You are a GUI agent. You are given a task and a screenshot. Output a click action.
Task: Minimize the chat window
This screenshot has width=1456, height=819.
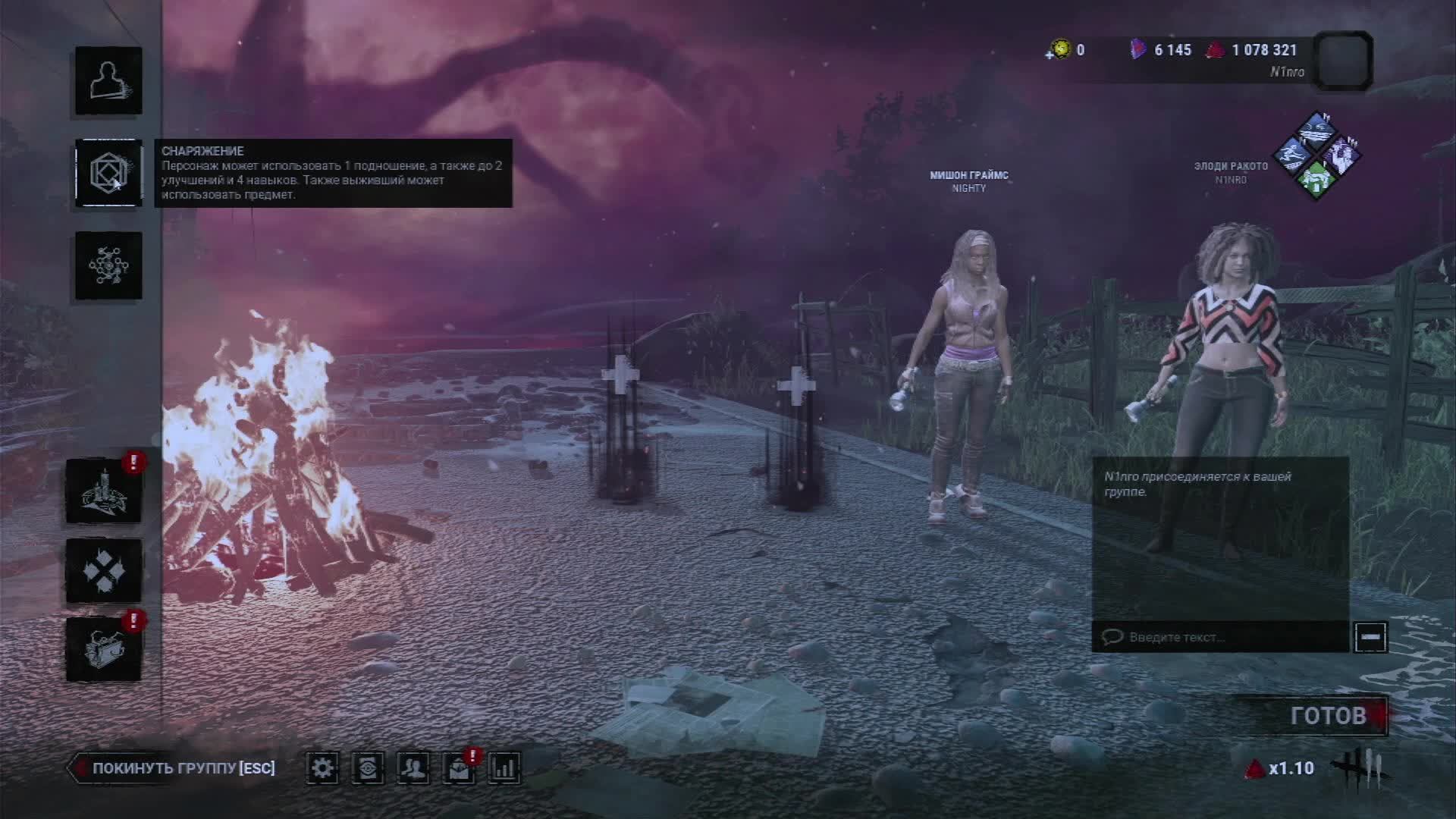[1370, 637]
